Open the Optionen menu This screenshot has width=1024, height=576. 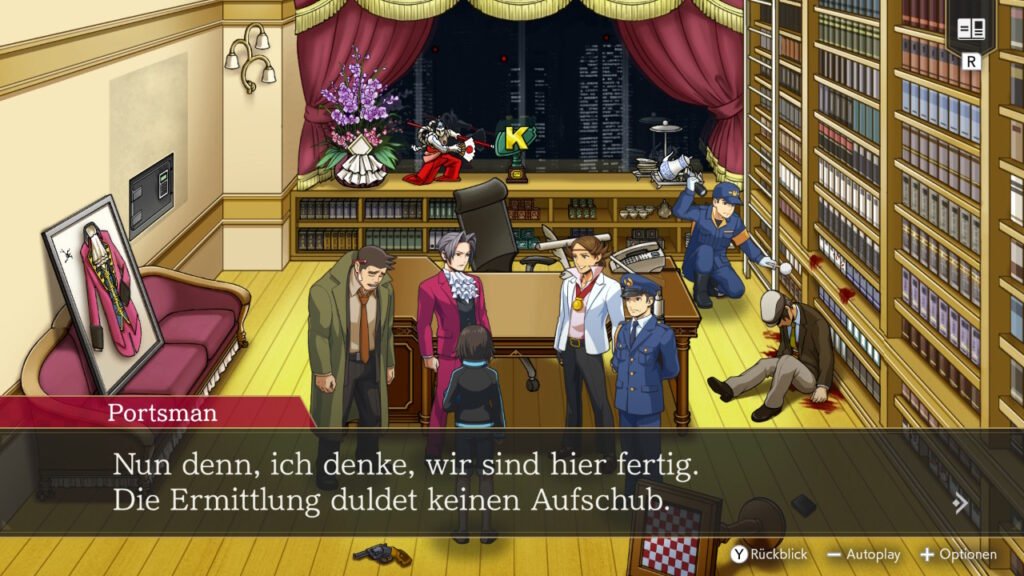(958, 554)
